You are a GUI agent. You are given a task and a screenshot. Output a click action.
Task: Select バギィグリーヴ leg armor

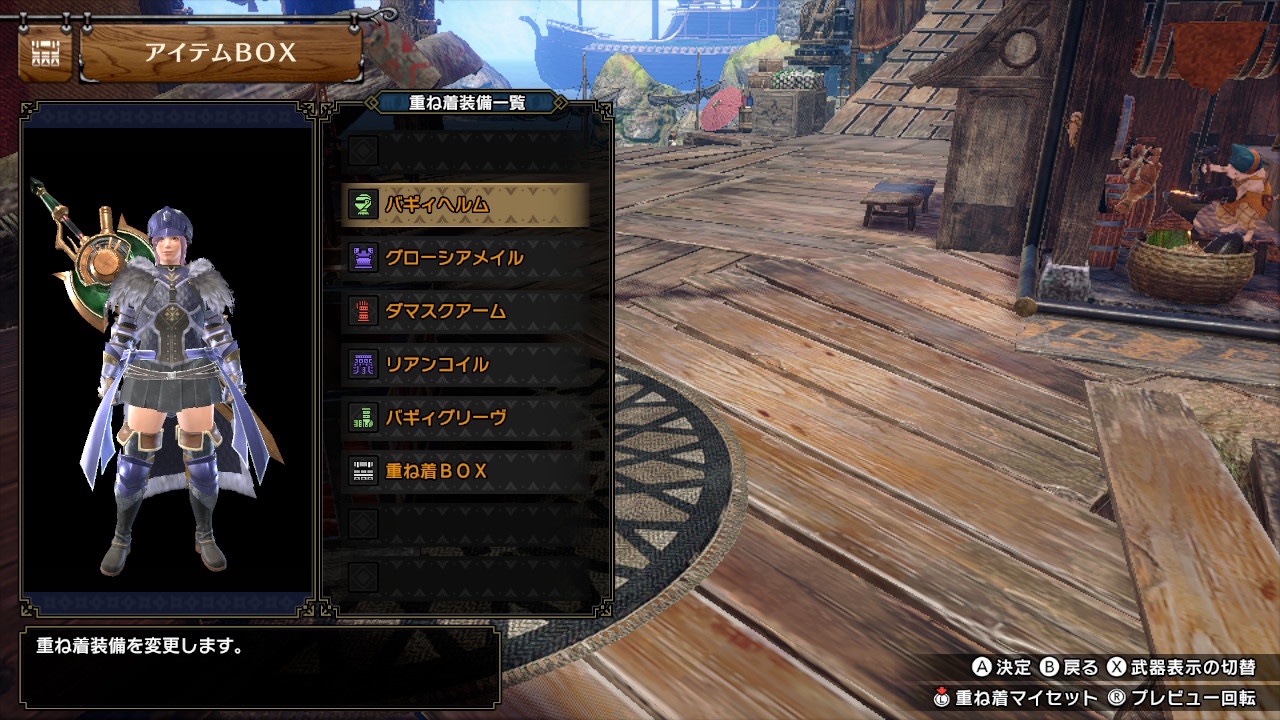point(465,417)
